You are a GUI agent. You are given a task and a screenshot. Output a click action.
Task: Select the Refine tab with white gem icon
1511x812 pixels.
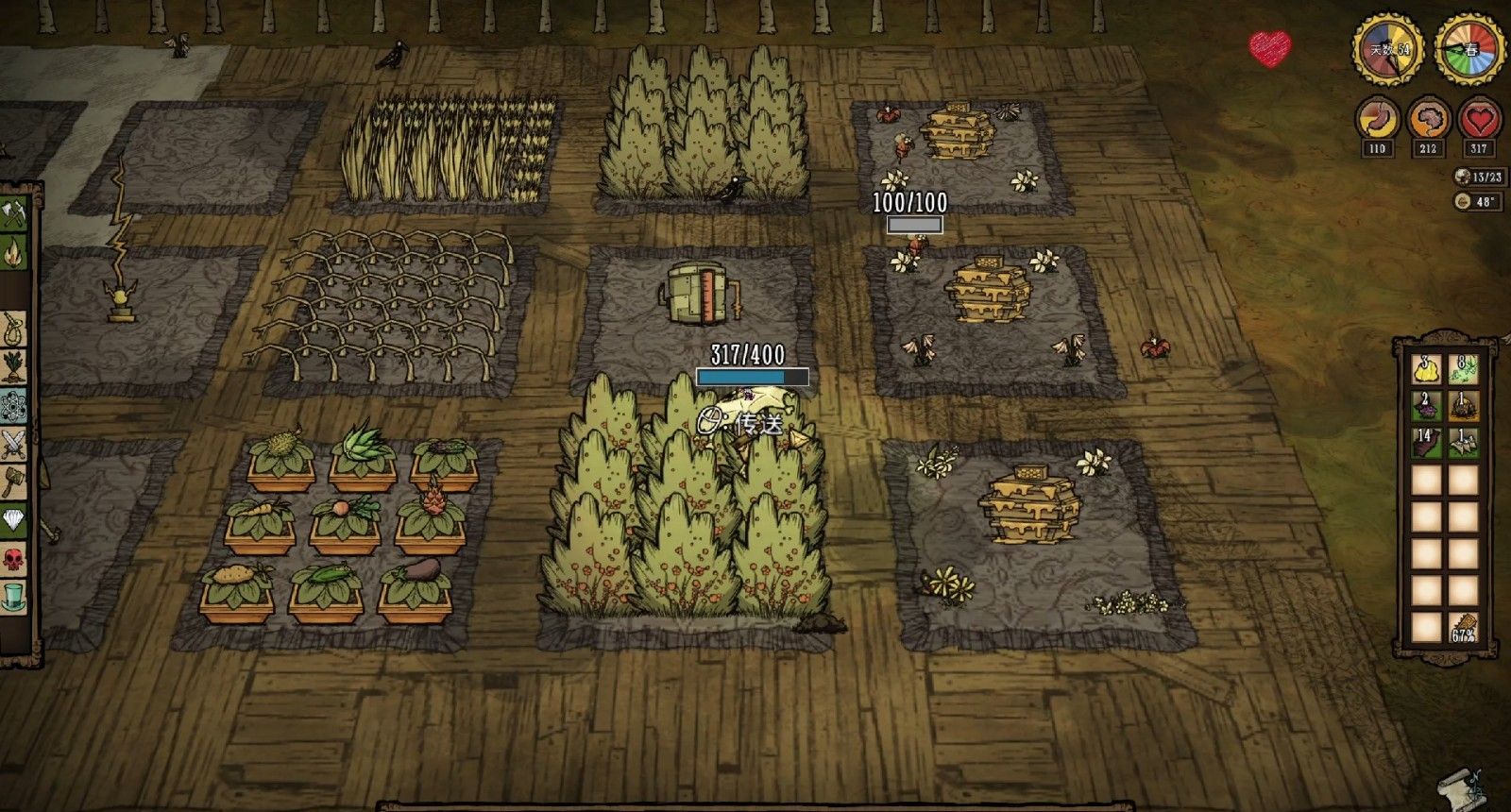pyautogui.click(x=13, y=520)
